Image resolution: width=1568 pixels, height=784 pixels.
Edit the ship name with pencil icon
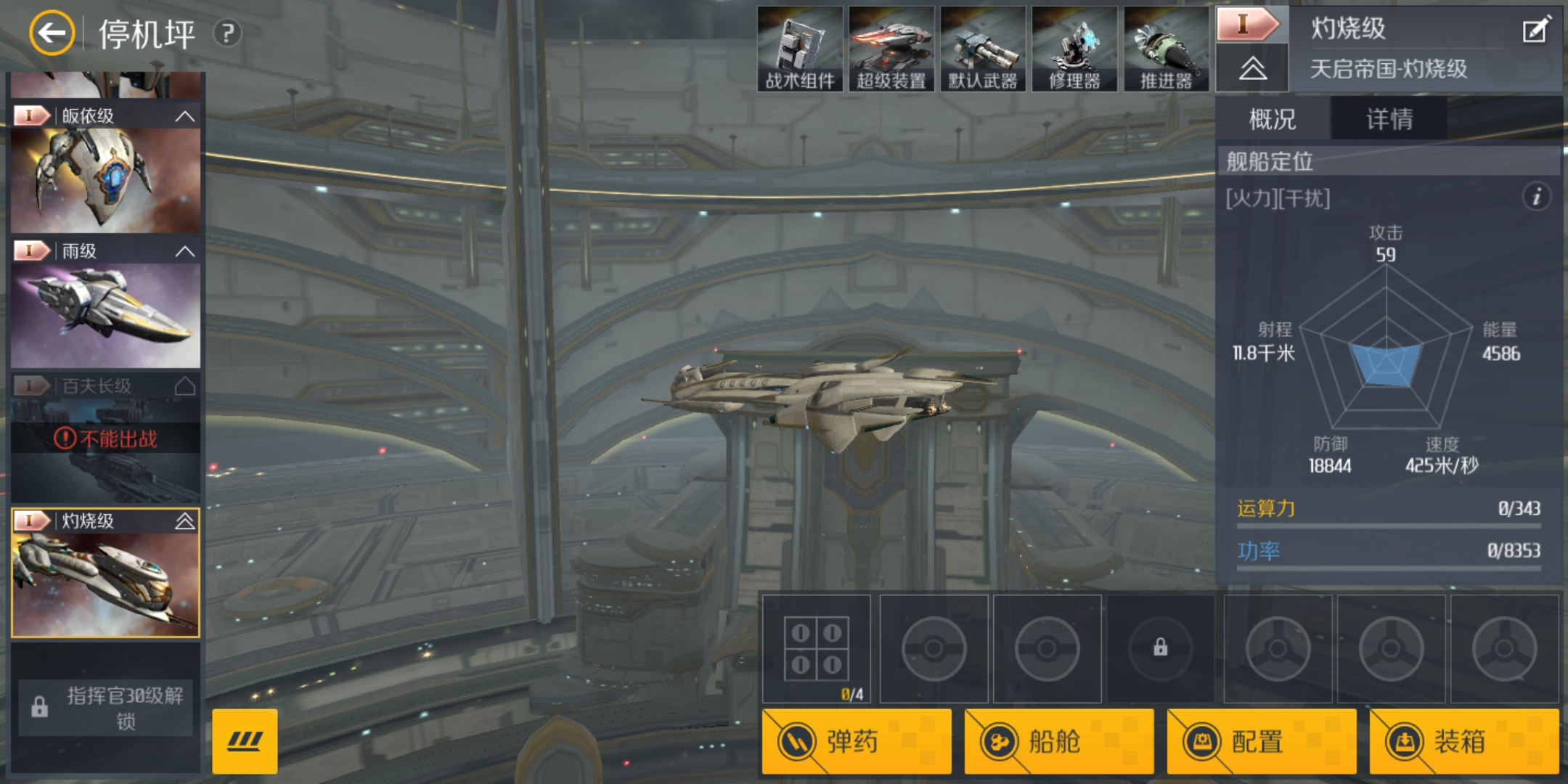1535,31
